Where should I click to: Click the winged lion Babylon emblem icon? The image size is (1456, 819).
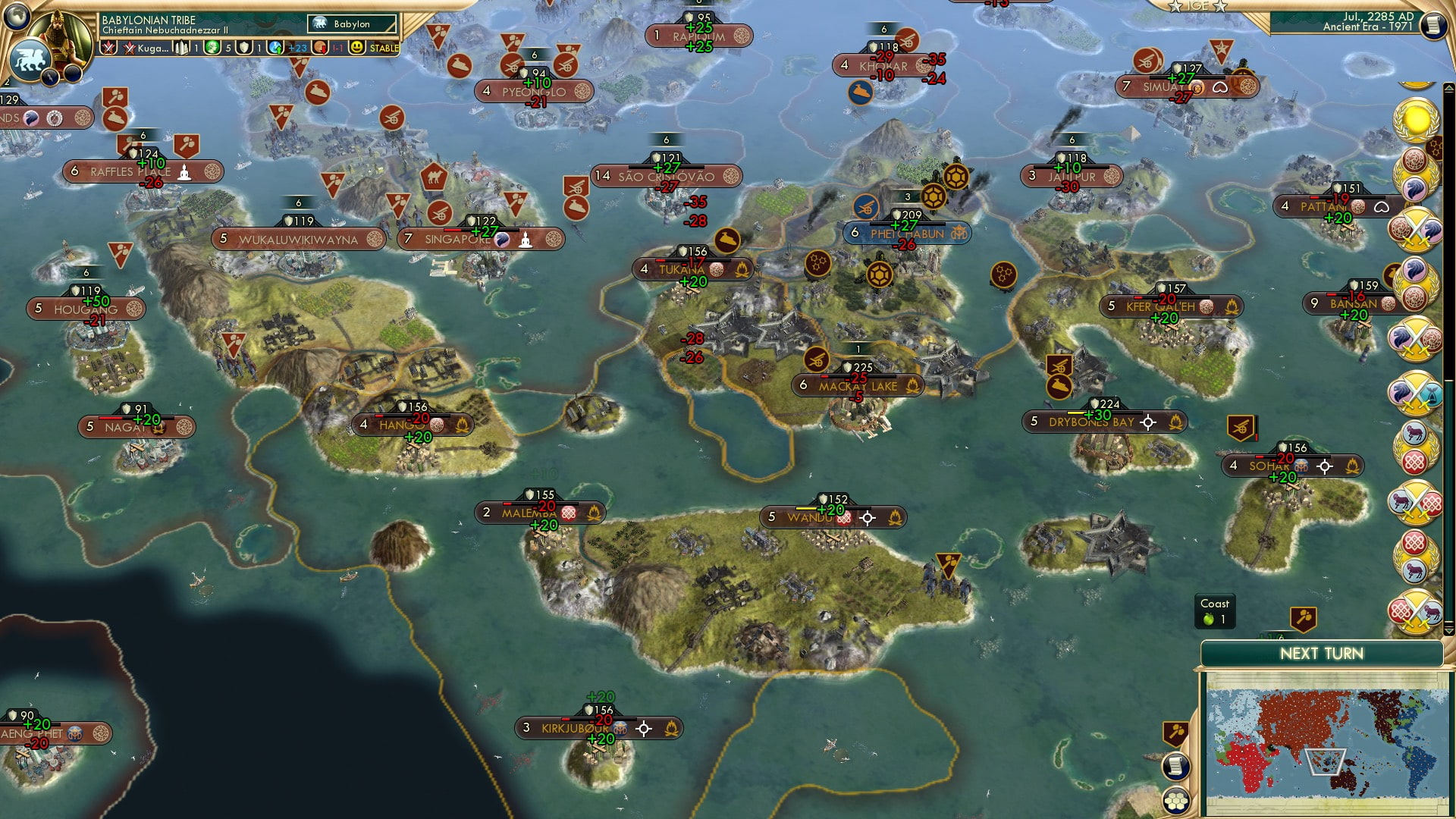coord(30,61)
